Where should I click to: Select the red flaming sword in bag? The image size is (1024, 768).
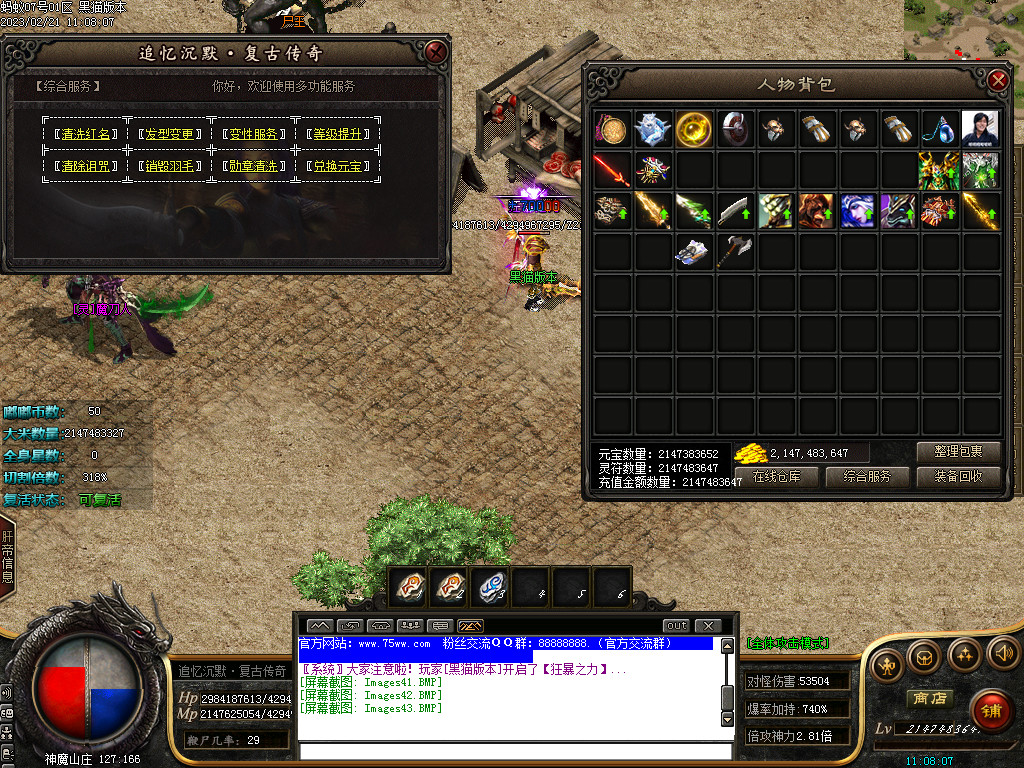611,169
